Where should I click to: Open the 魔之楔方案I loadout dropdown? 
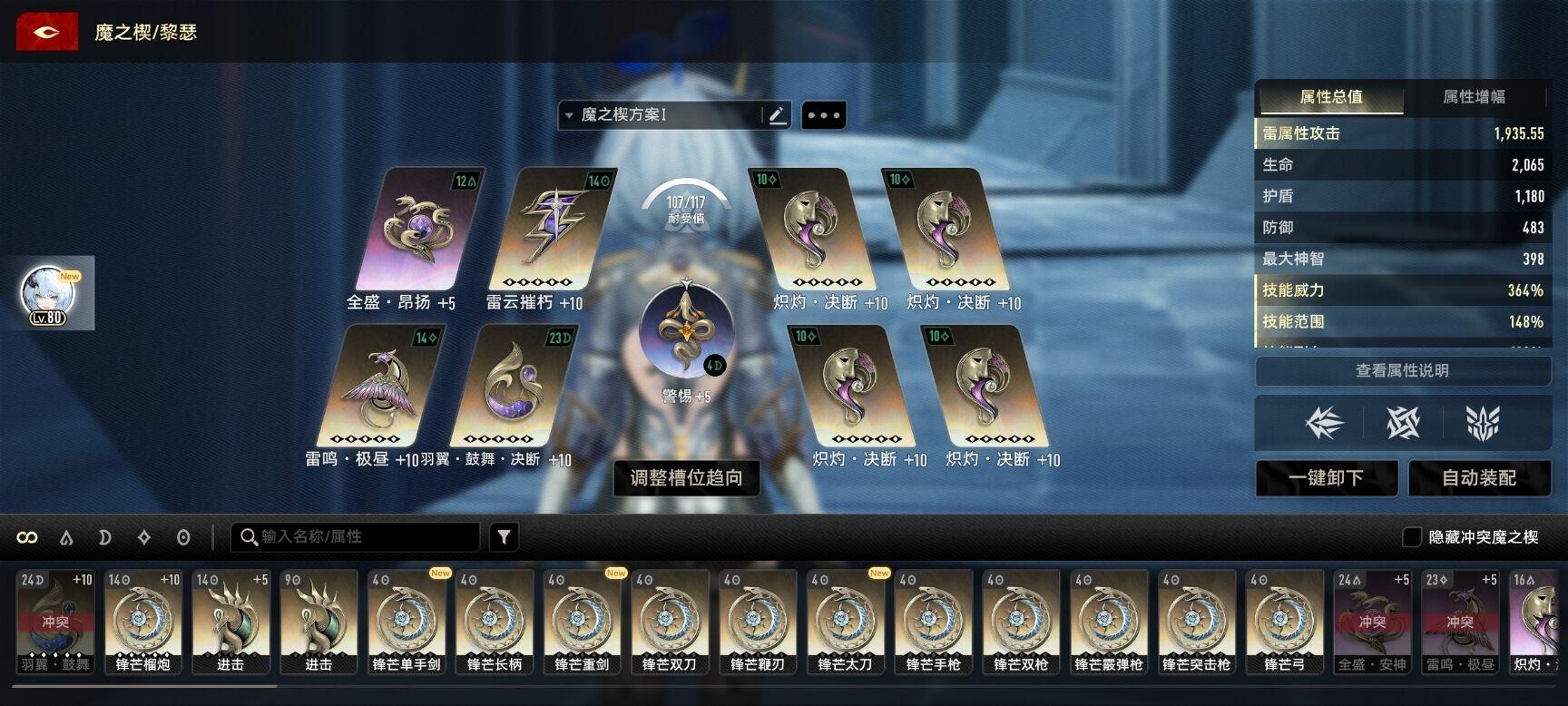coord(661,115)
